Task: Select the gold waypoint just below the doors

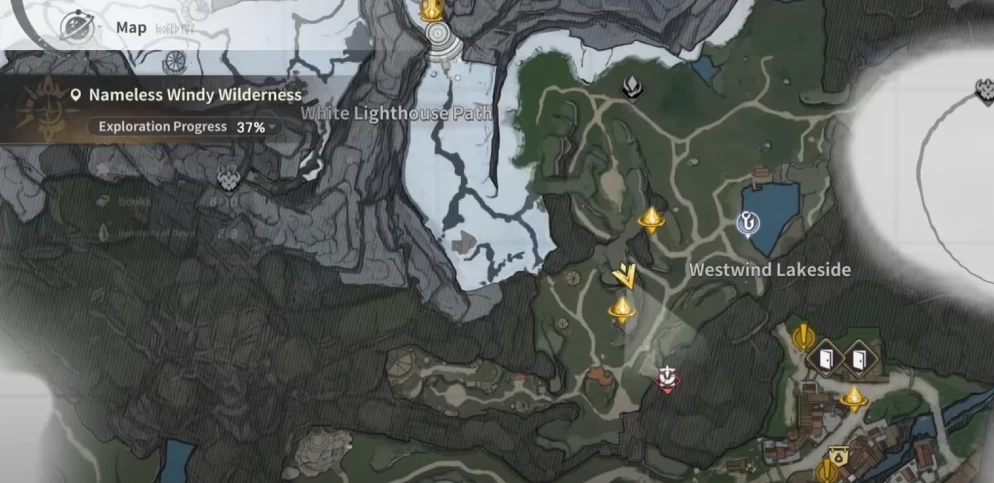Action: tap(853, 398)
